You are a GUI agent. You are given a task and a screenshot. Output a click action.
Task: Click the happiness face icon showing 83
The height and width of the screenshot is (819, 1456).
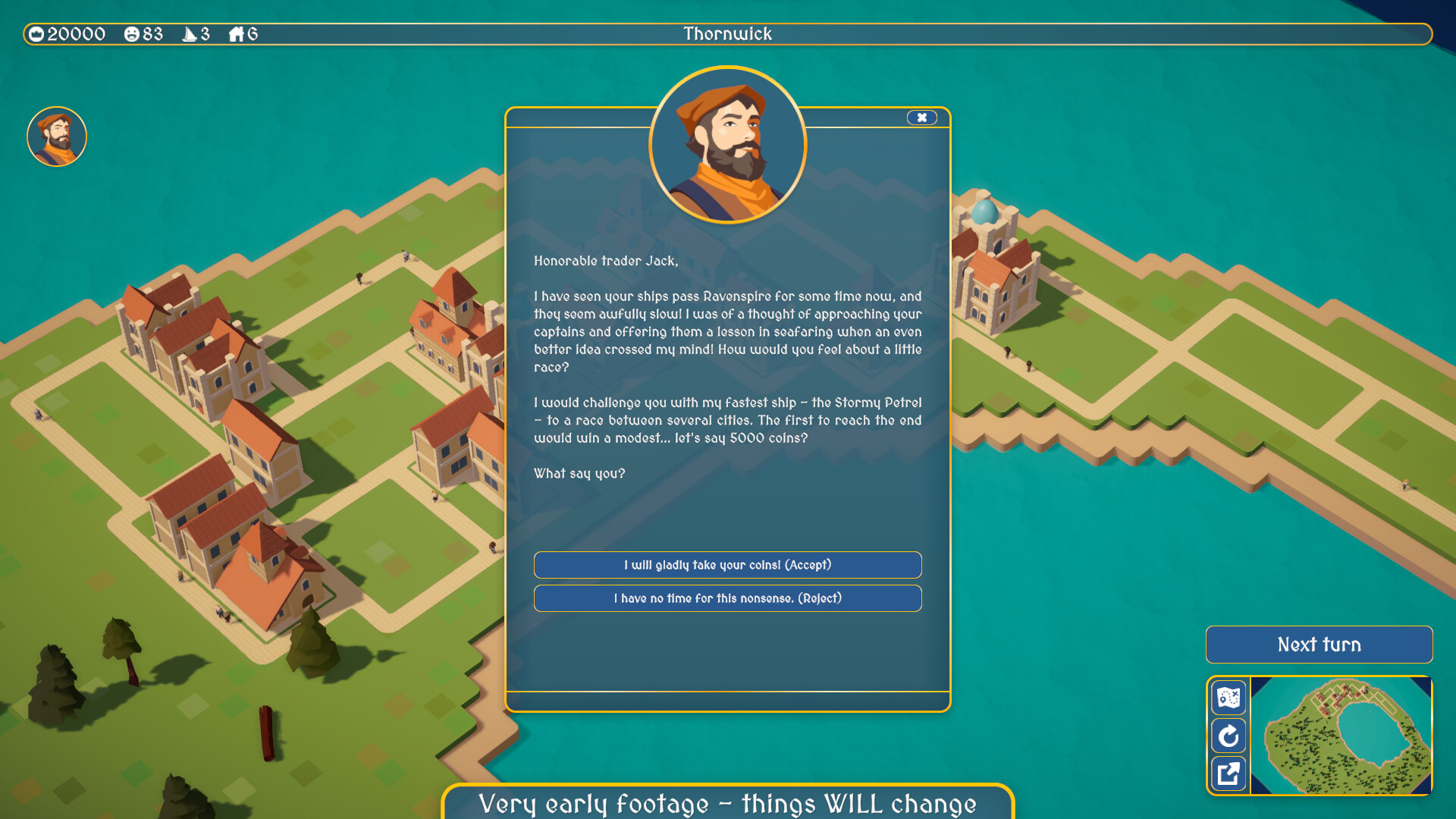click(x=133, y=33)
